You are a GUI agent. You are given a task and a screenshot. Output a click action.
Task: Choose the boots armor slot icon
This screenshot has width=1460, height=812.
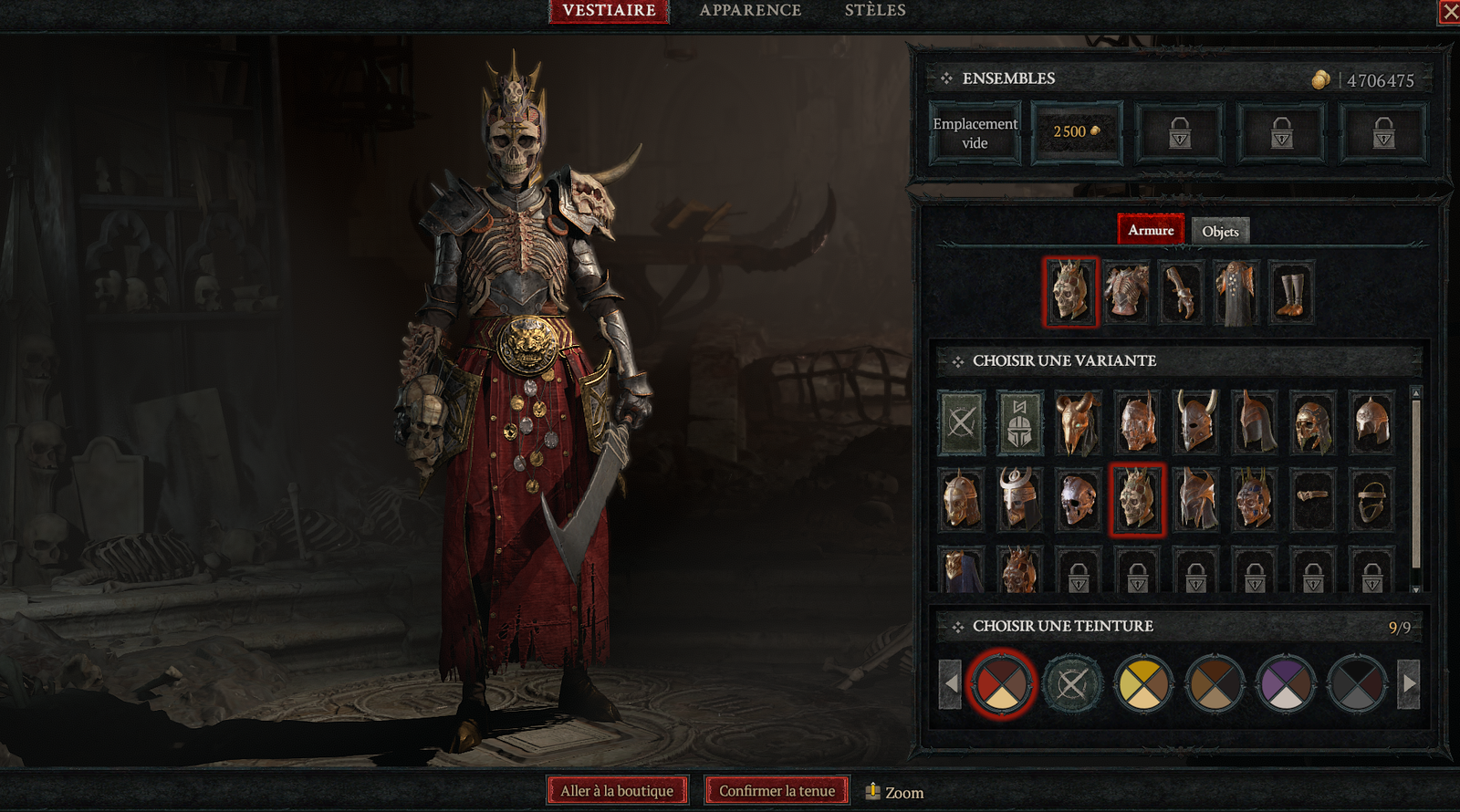(1291, 293)
